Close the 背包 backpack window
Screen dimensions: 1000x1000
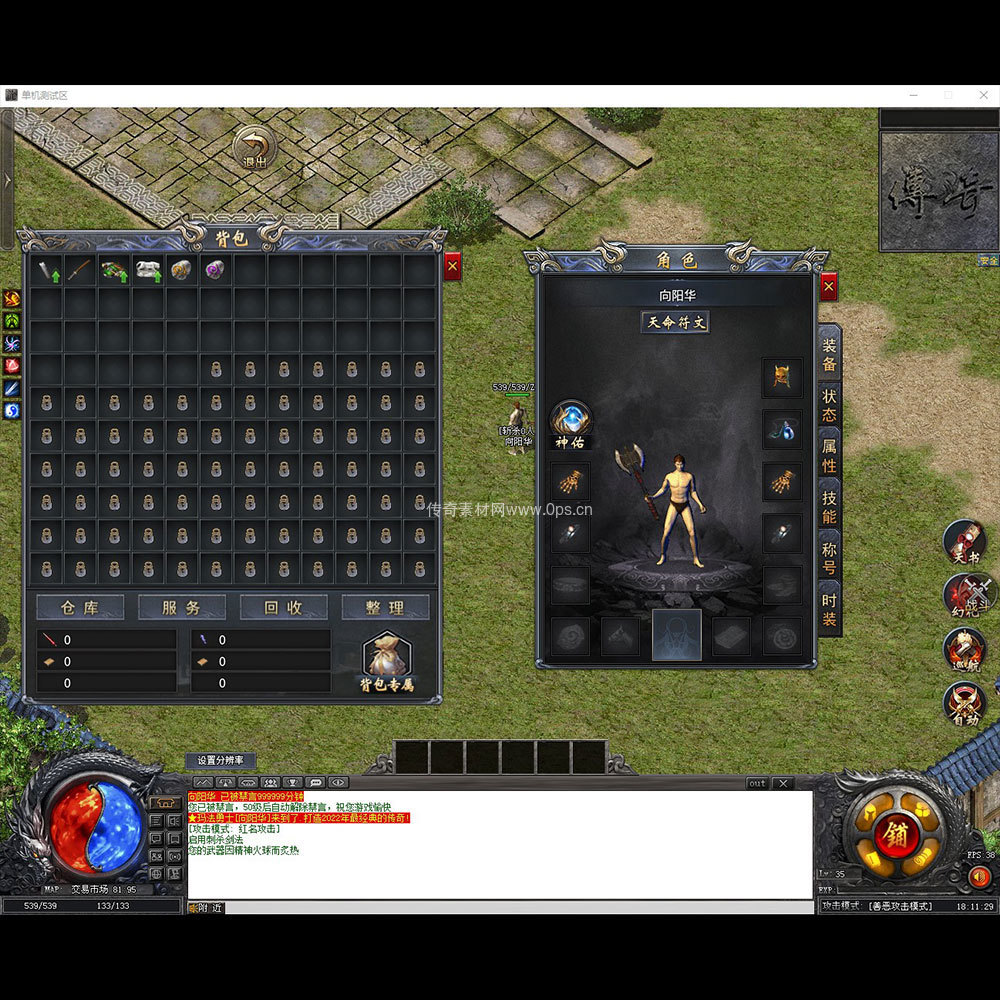coord(453,267)
